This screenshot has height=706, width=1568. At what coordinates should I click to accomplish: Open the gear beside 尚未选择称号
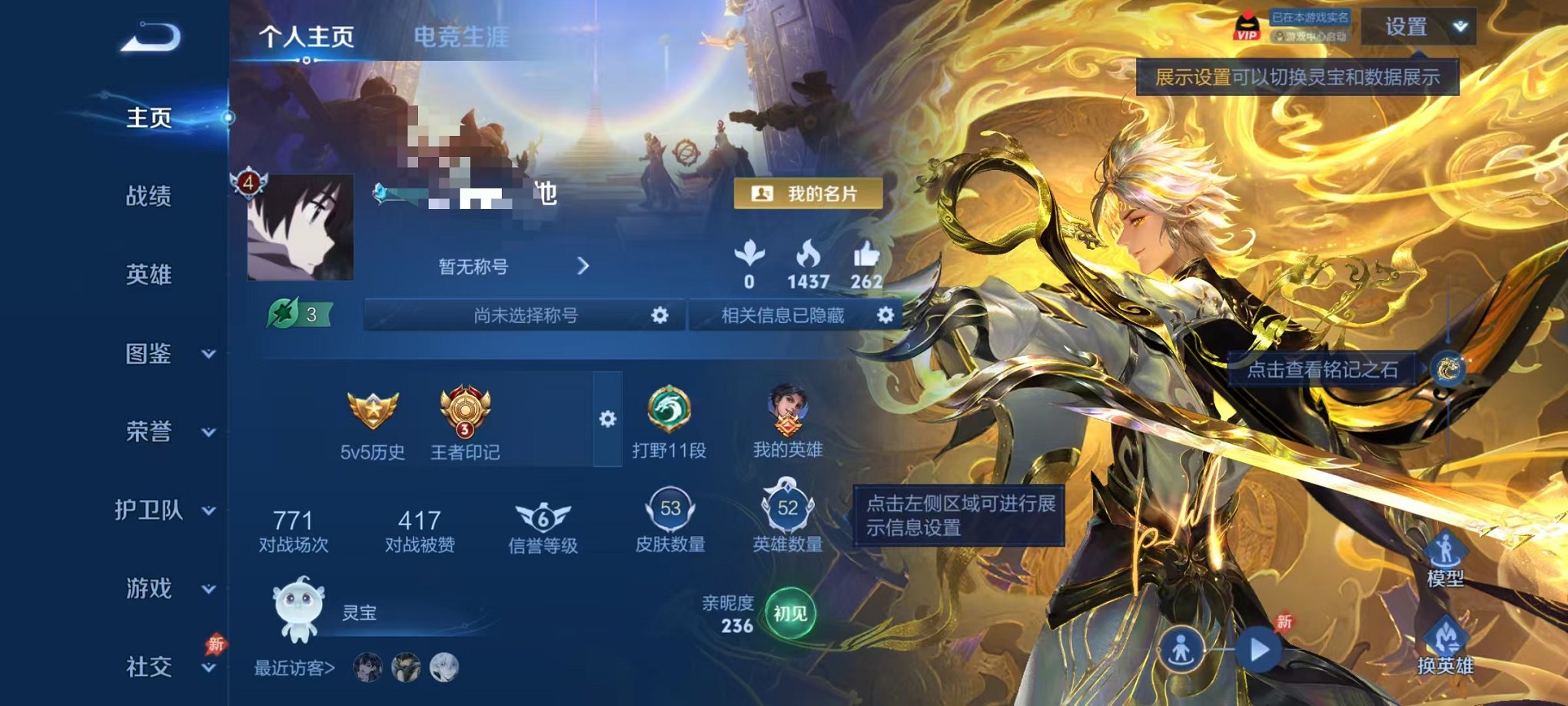click(x=661, y=315)
